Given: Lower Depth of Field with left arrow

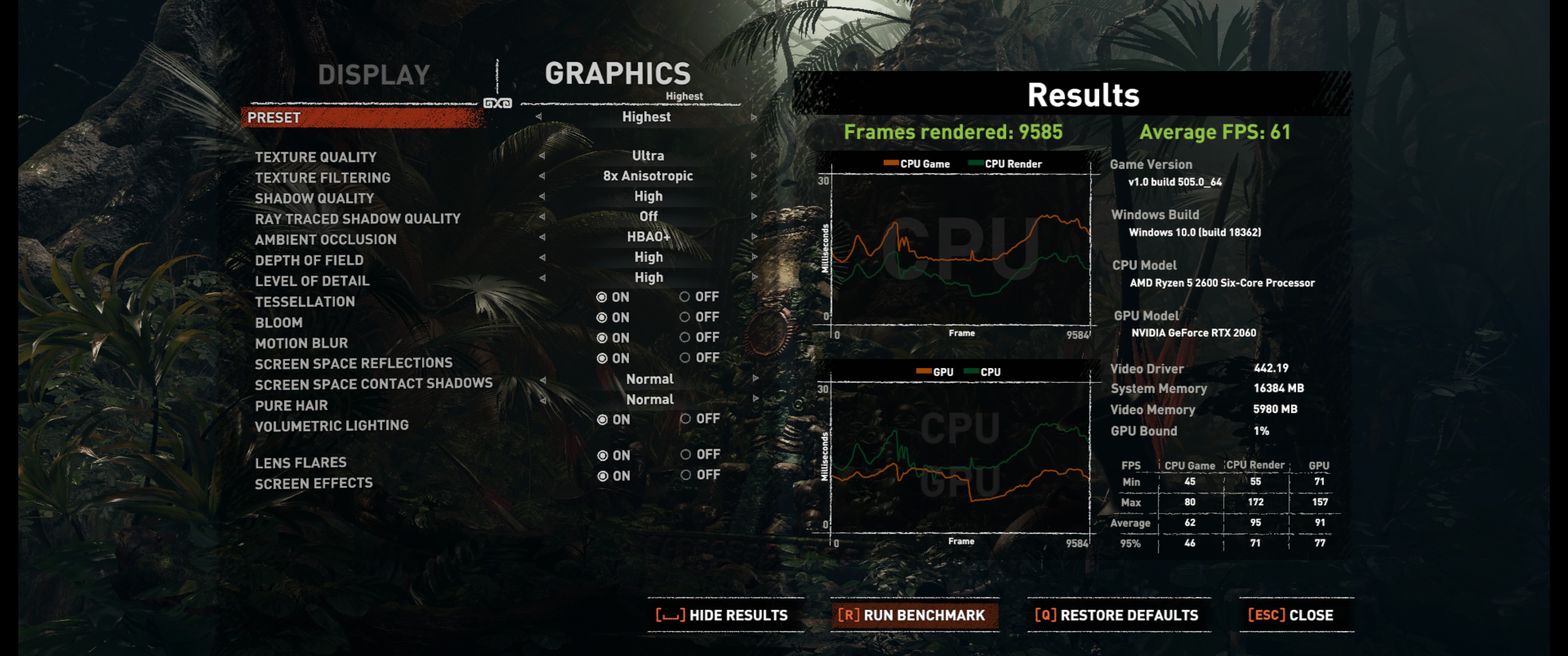Looking at the screenshot, I should pyautogui.click(x=542, y=257).
